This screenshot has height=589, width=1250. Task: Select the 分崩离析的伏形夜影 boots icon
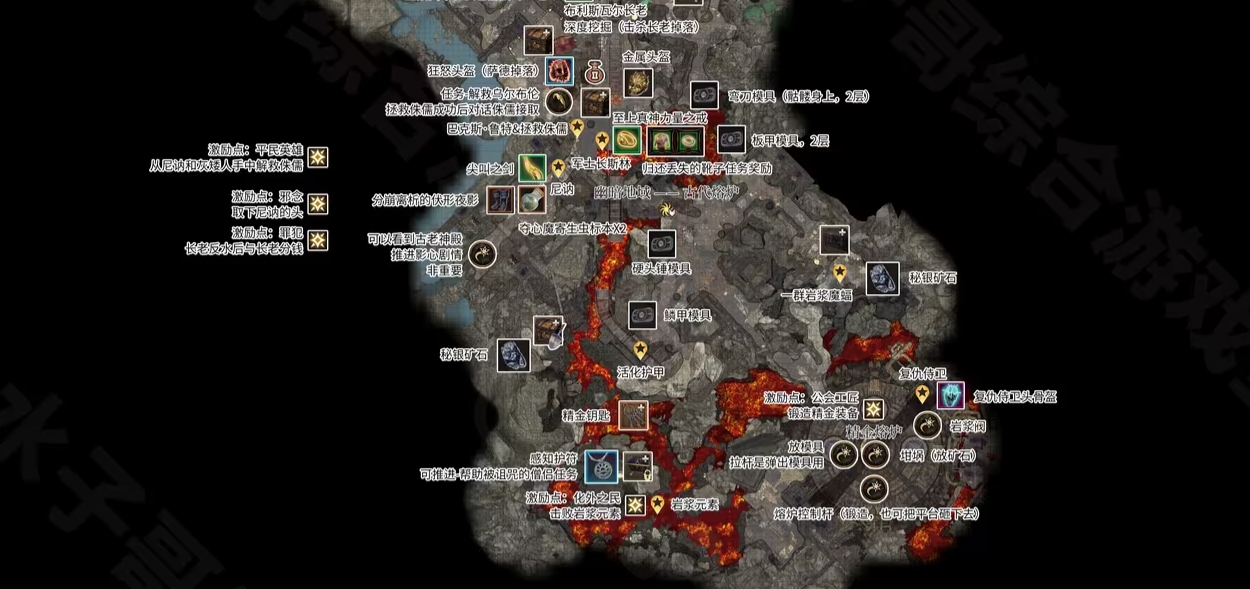[501, 200]
